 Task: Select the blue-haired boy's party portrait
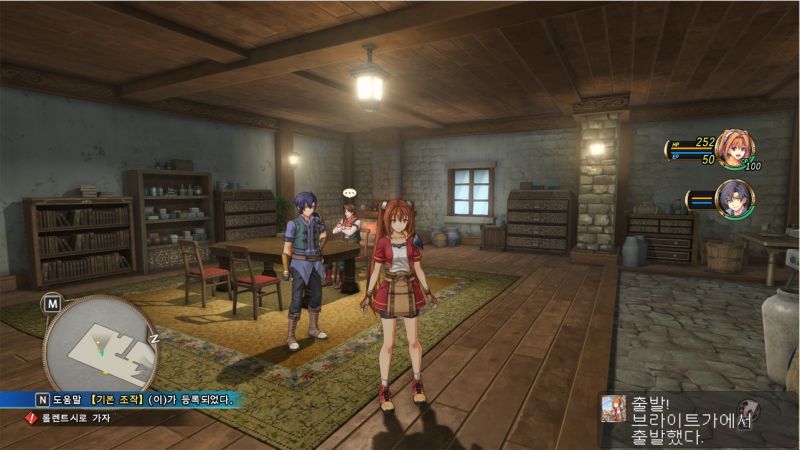coord(734,200)
